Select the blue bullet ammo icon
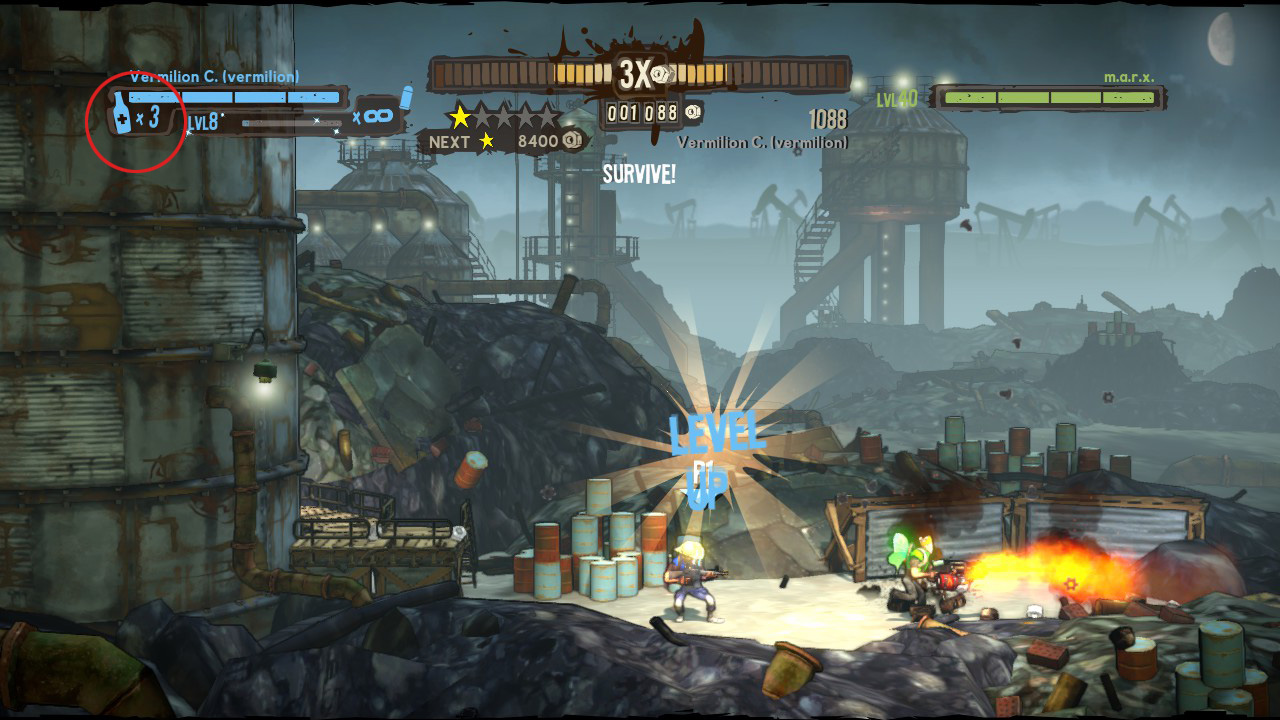This screenshot has height=720, width=1280. click(x=406, y=97)
